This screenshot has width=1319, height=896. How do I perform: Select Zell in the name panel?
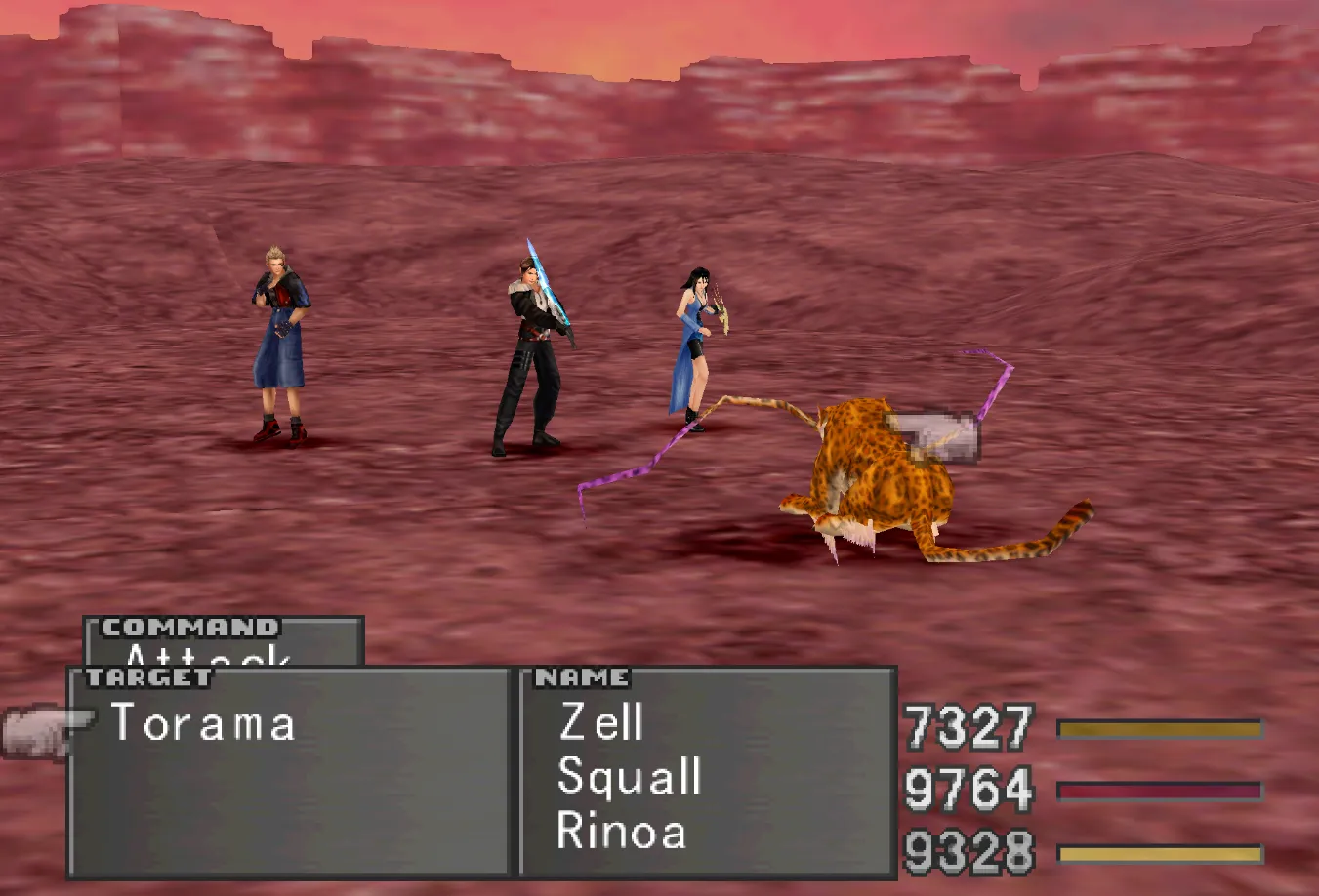[x=600, y=723]
